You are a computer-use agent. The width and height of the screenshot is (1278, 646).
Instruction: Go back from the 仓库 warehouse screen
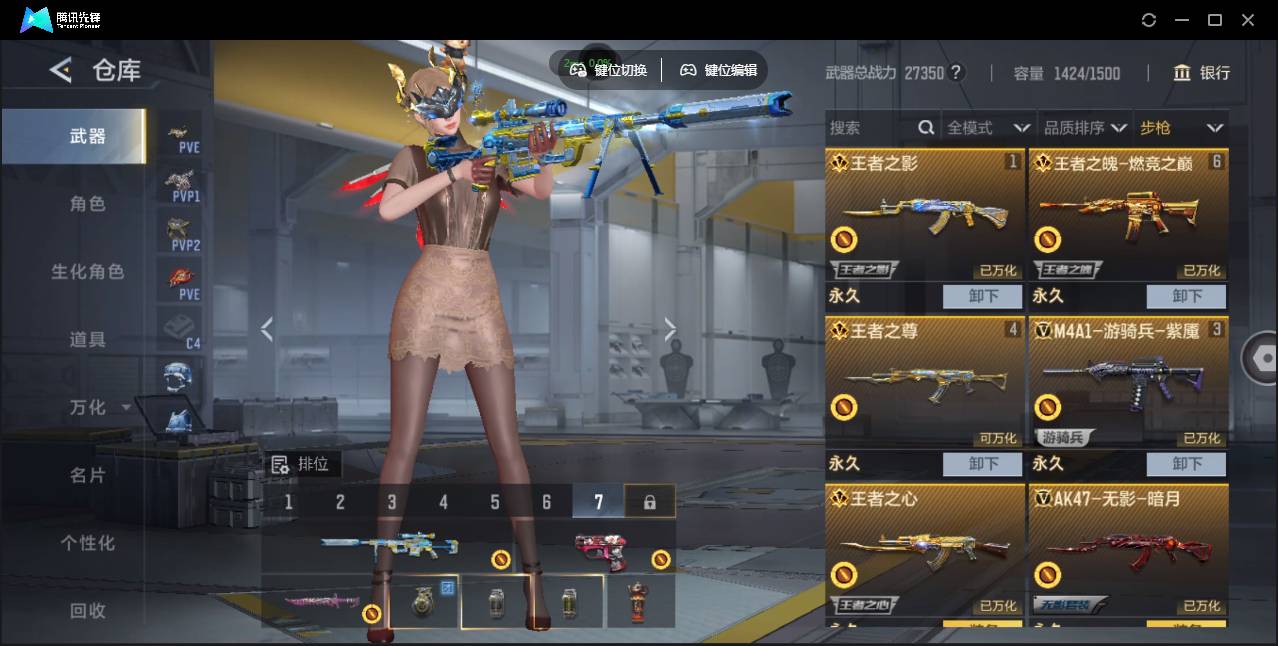point(61,70)
